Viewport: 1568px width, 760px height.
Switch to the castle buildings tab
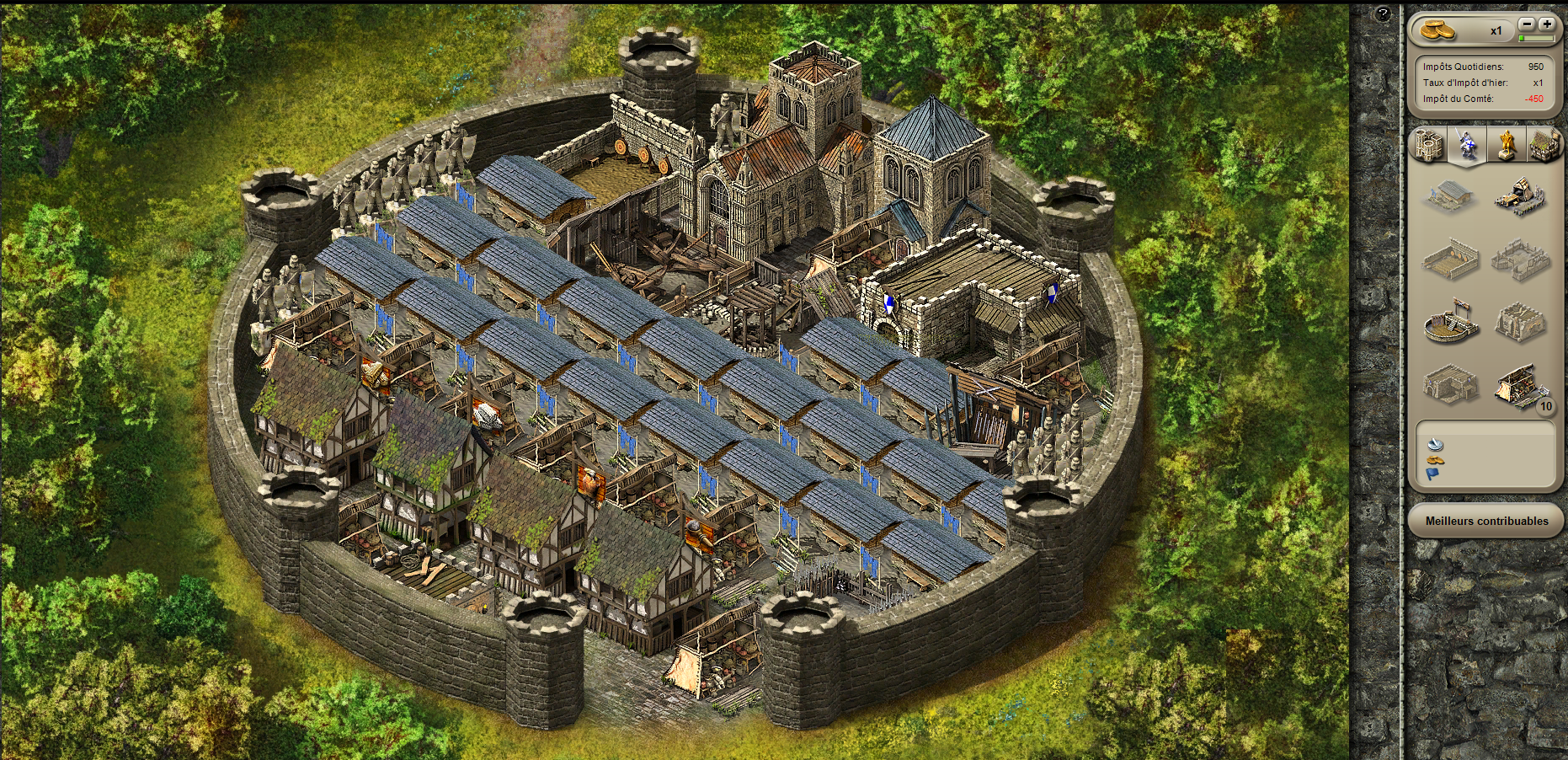click(x=1428, y=146)
